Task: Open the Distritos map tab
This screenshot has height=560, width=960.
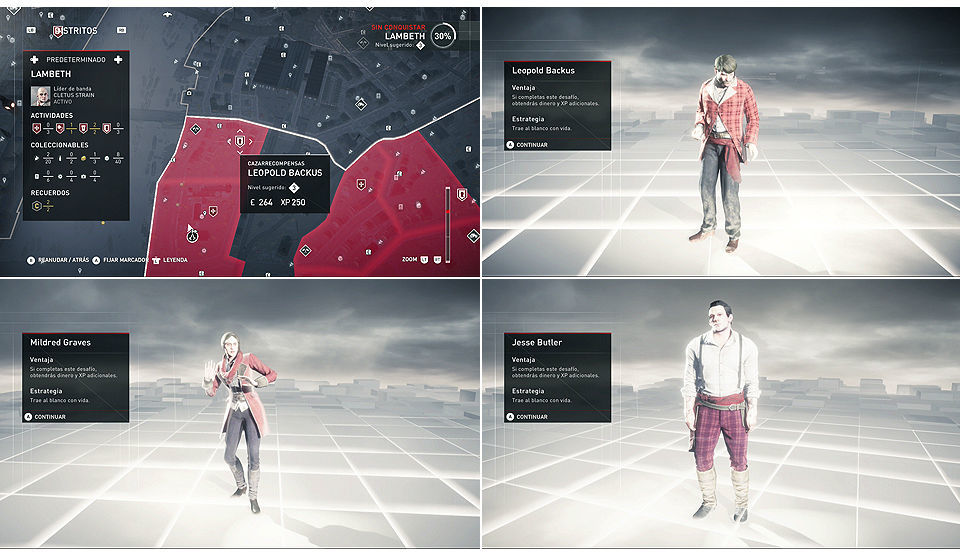Action: [76, 31]
